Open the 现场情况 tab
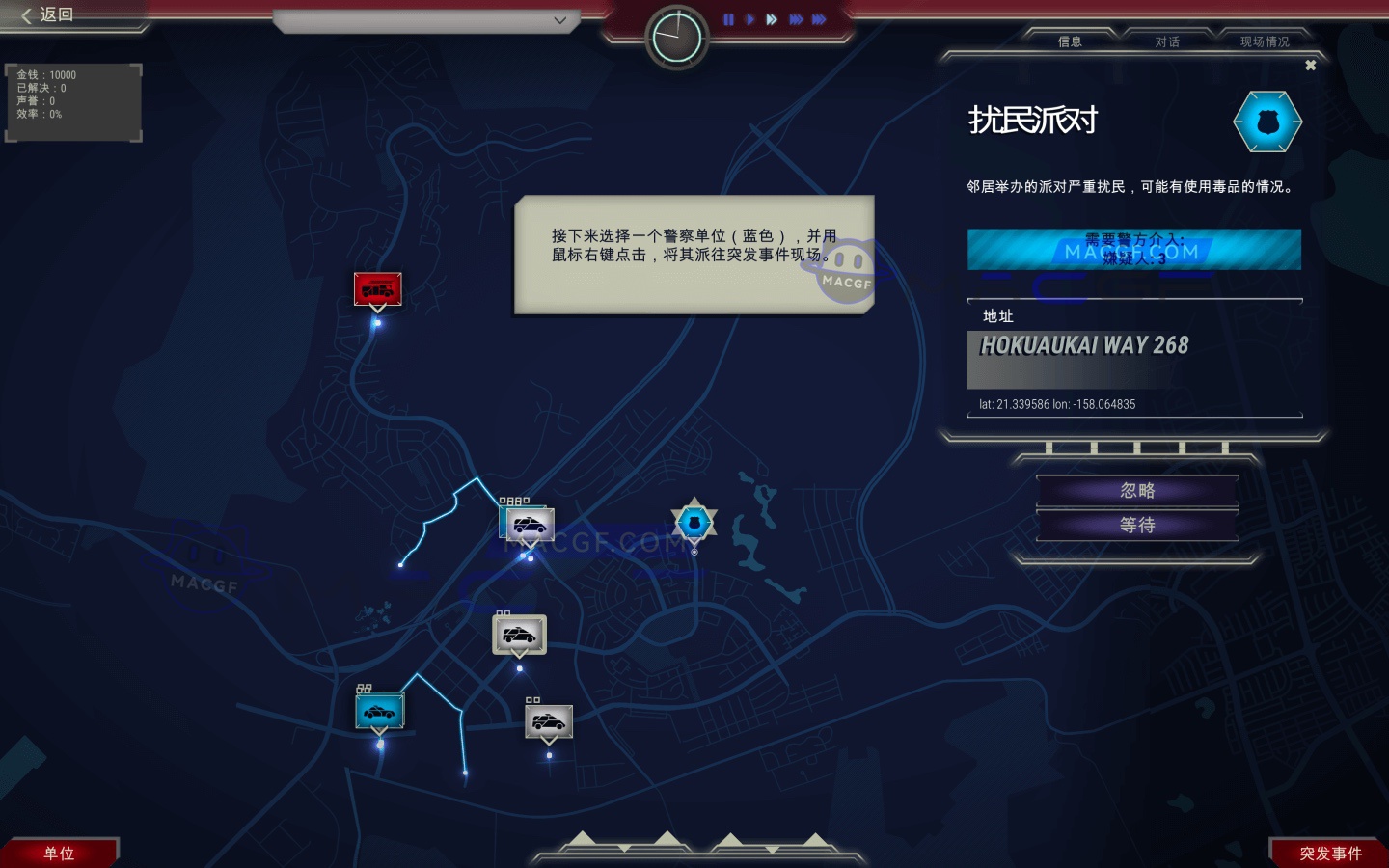 click(1265, 41)
